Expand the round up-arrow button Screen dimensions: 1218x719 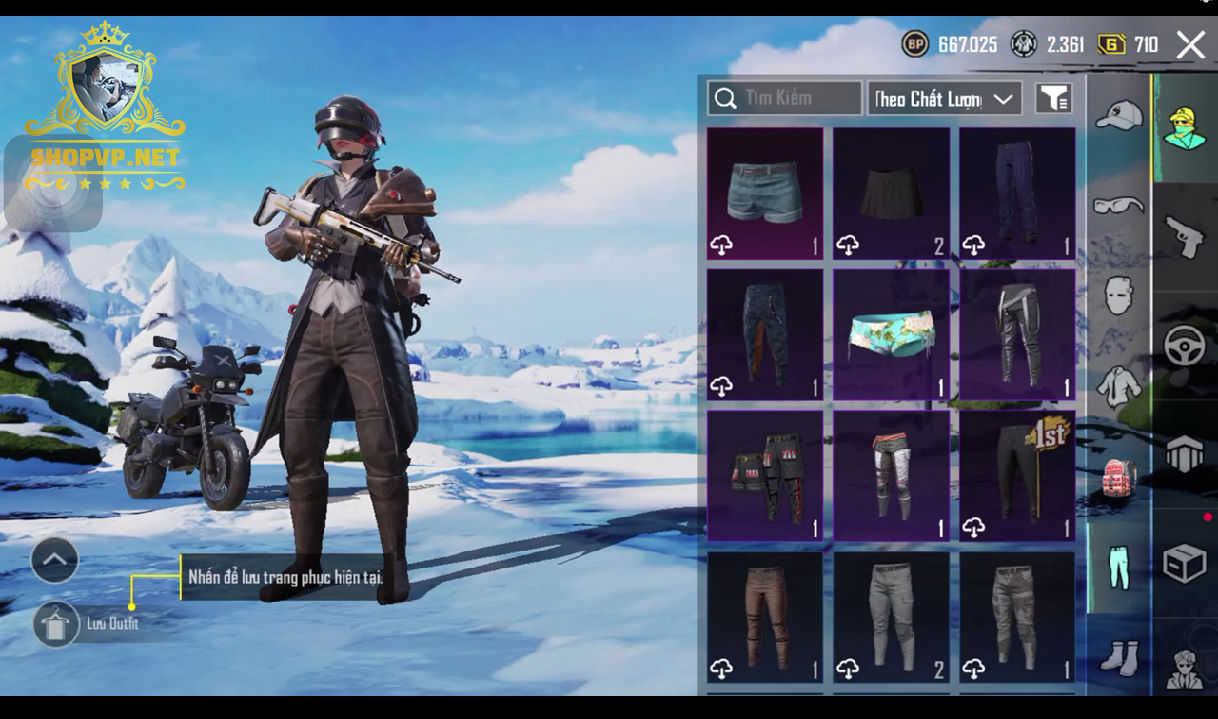pyautogui.click(x=55, y=561)
